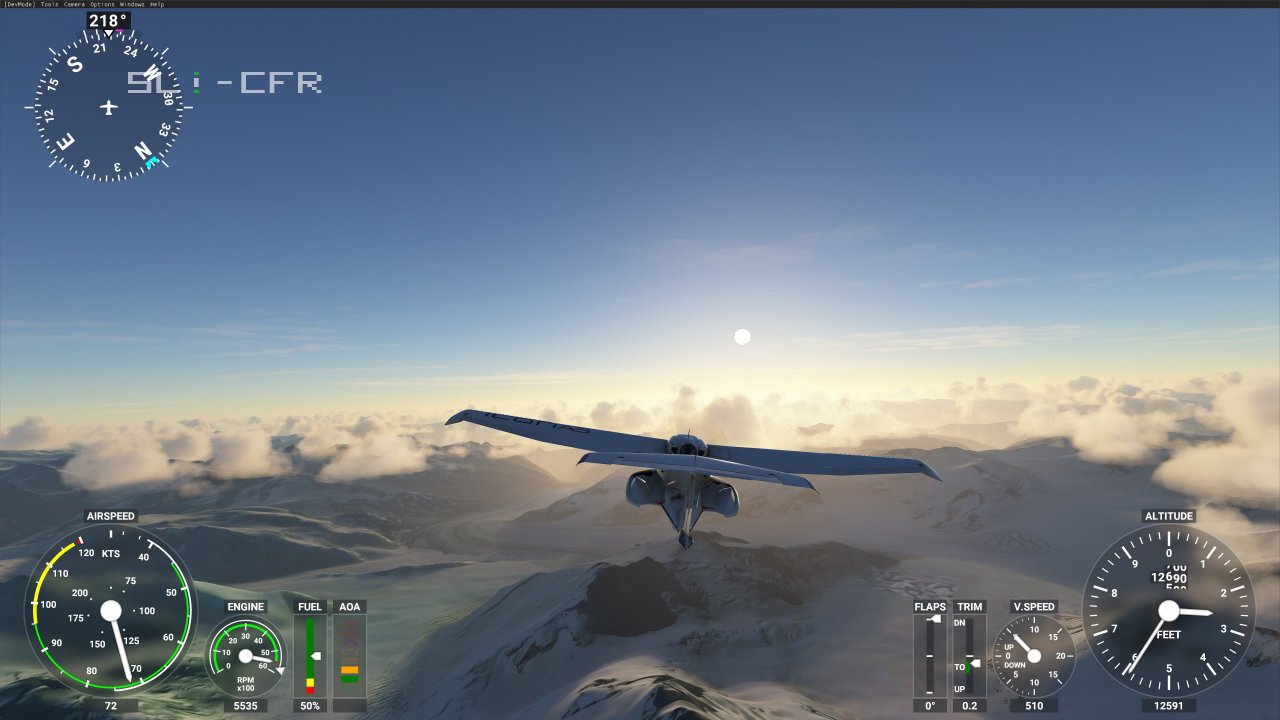Click the ENGINE RPM gauge
Screen dimensions: 1280x720
pyautogui.click(x=244, y=655)
